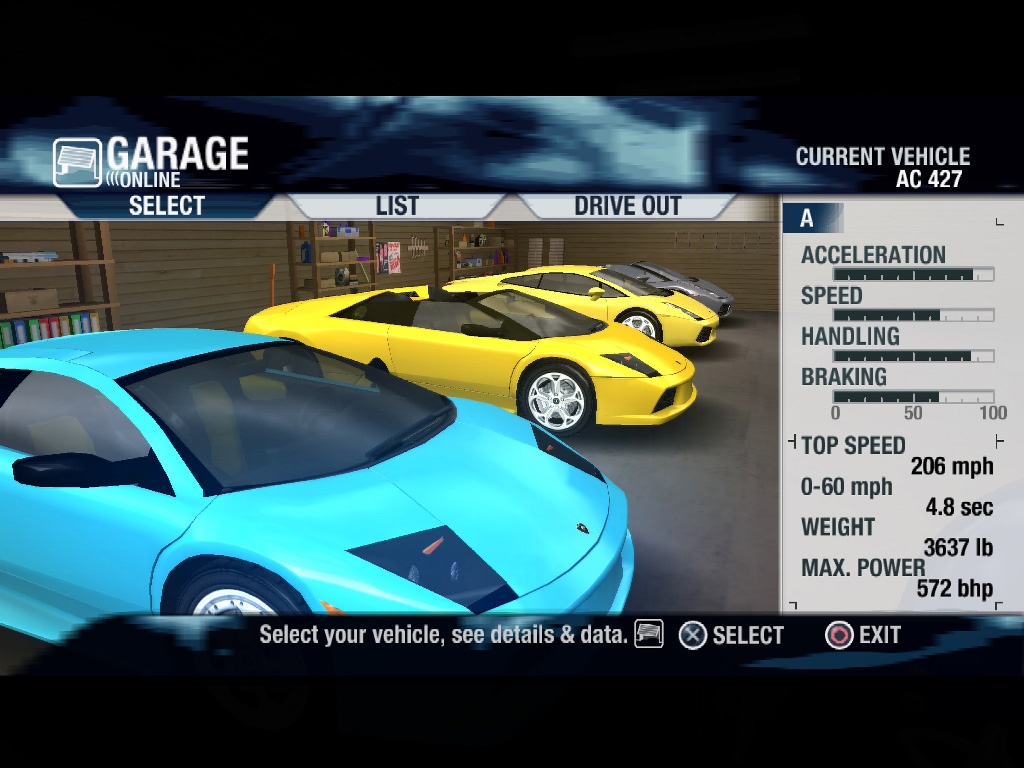Switch to the SELECT tab

tap(166, 206)
